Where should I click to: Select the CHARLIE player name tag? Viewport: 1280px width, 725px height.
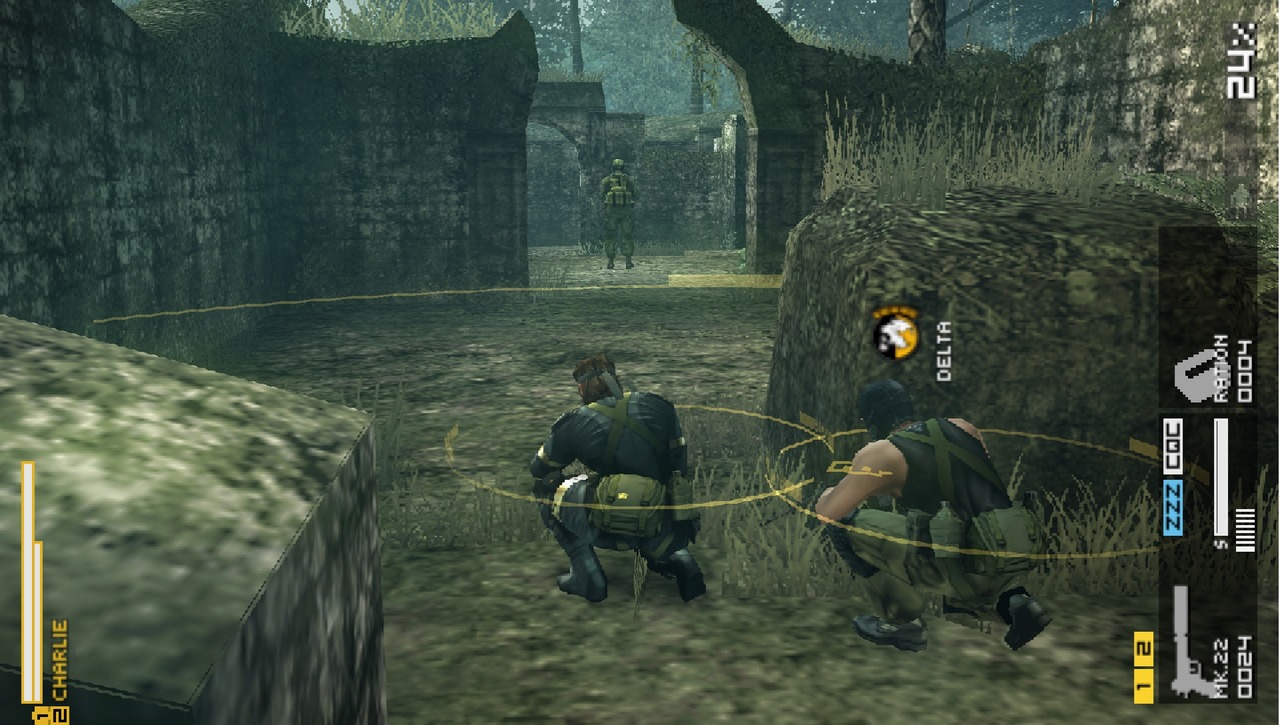point(59,657)
